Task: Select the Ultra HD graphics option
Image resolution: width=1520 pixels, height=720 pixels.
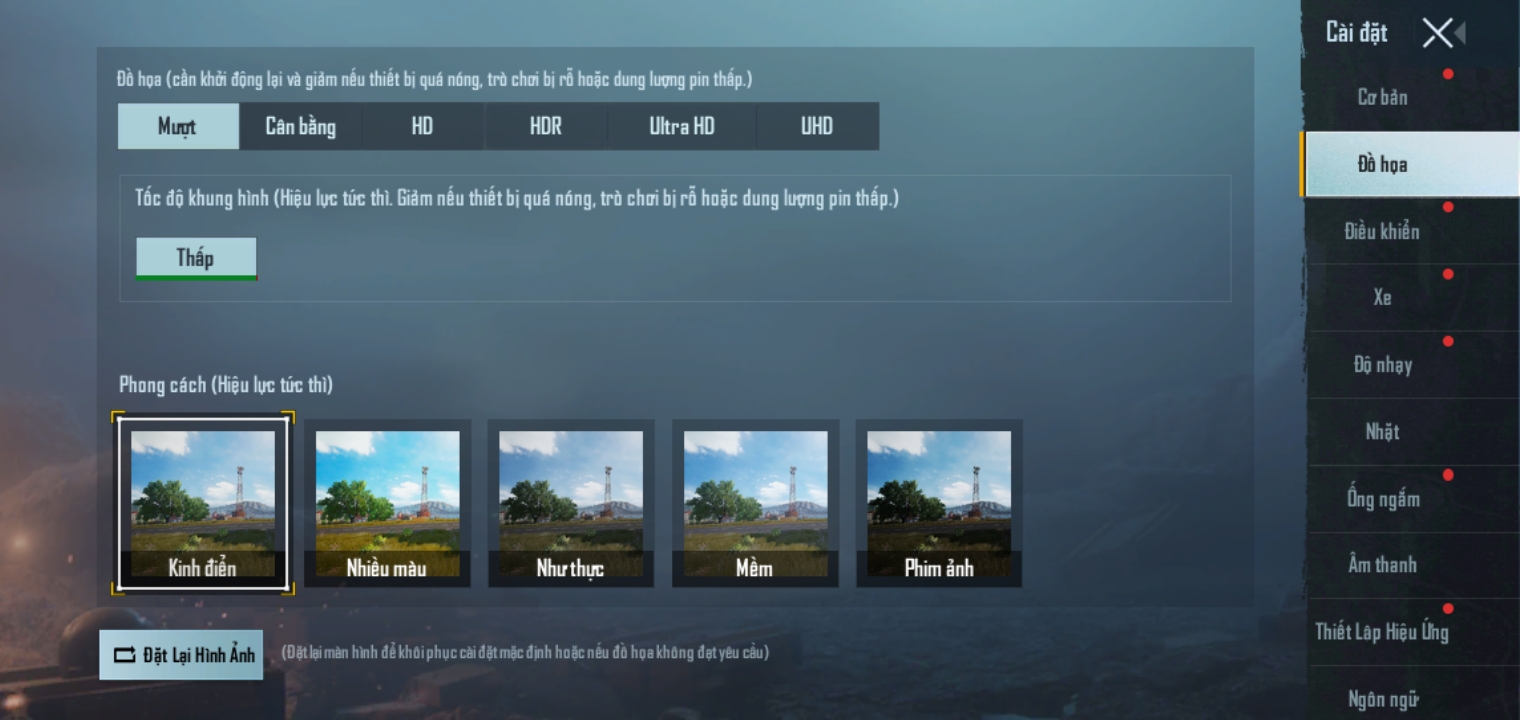Action: pos(680,126)
